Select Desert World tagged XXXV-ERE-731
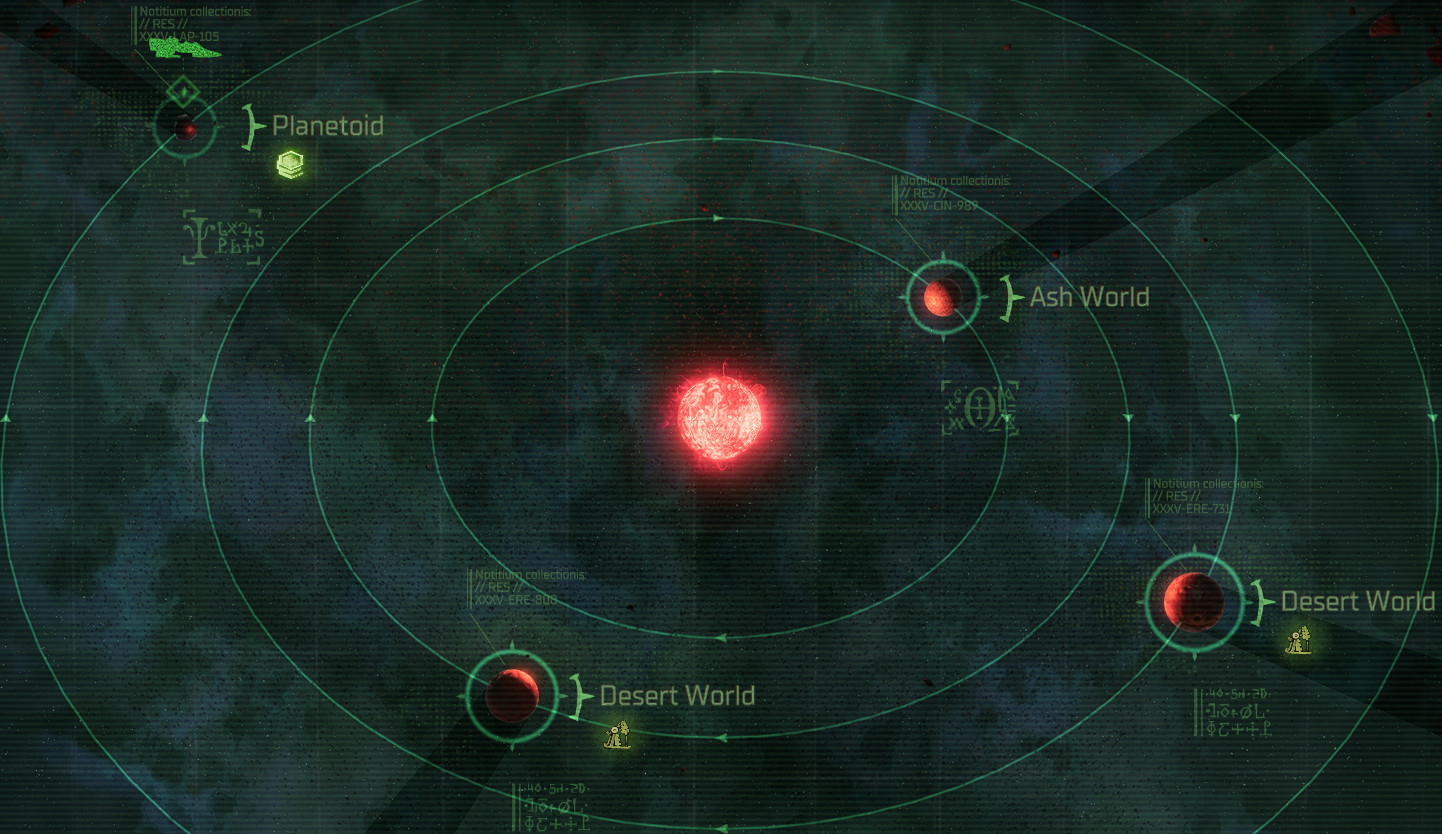 coord(1193,602)
